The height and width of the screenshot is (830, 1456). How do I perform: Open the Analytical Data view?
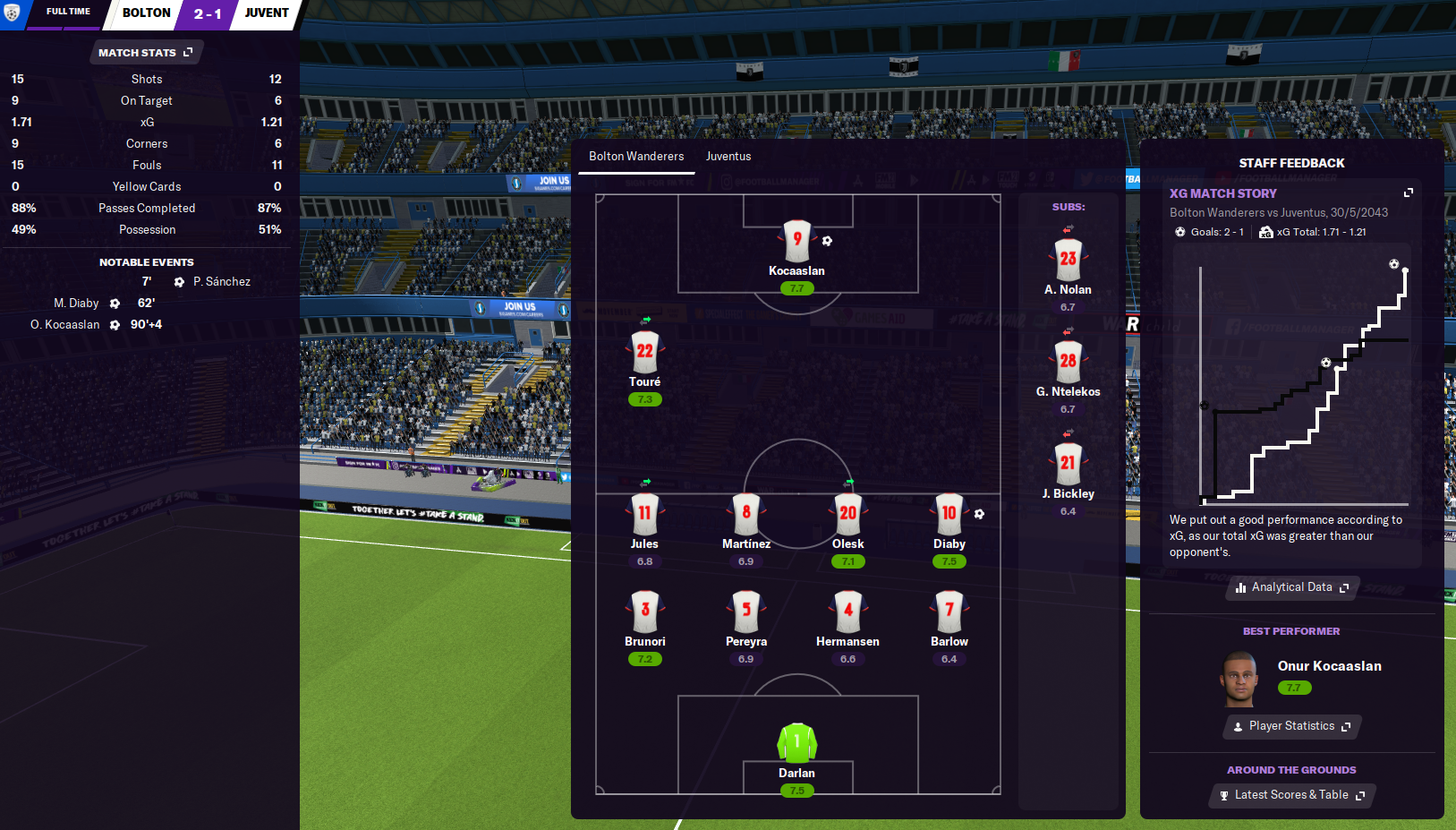tap(1291, 587)
